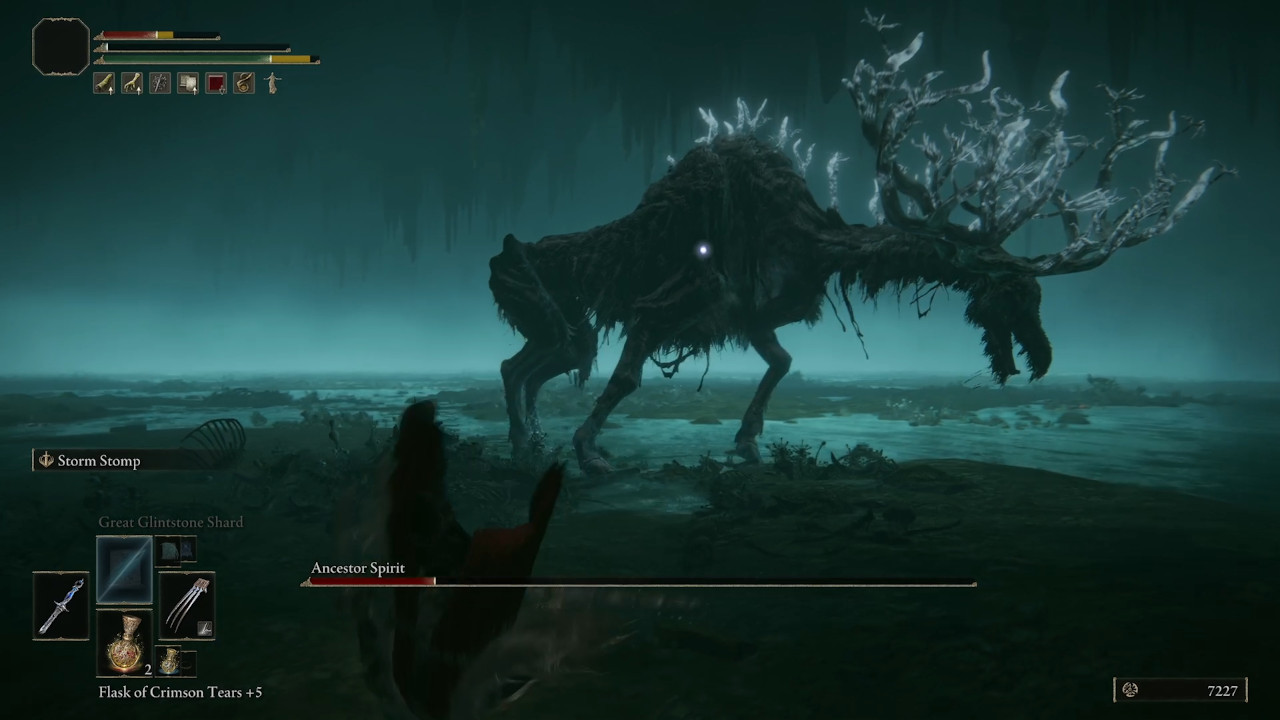The width and height of the screenshot is (1280, 720).
Task: Select the equipped dagger in left-hand slot
Action: (x=60, y=605)
